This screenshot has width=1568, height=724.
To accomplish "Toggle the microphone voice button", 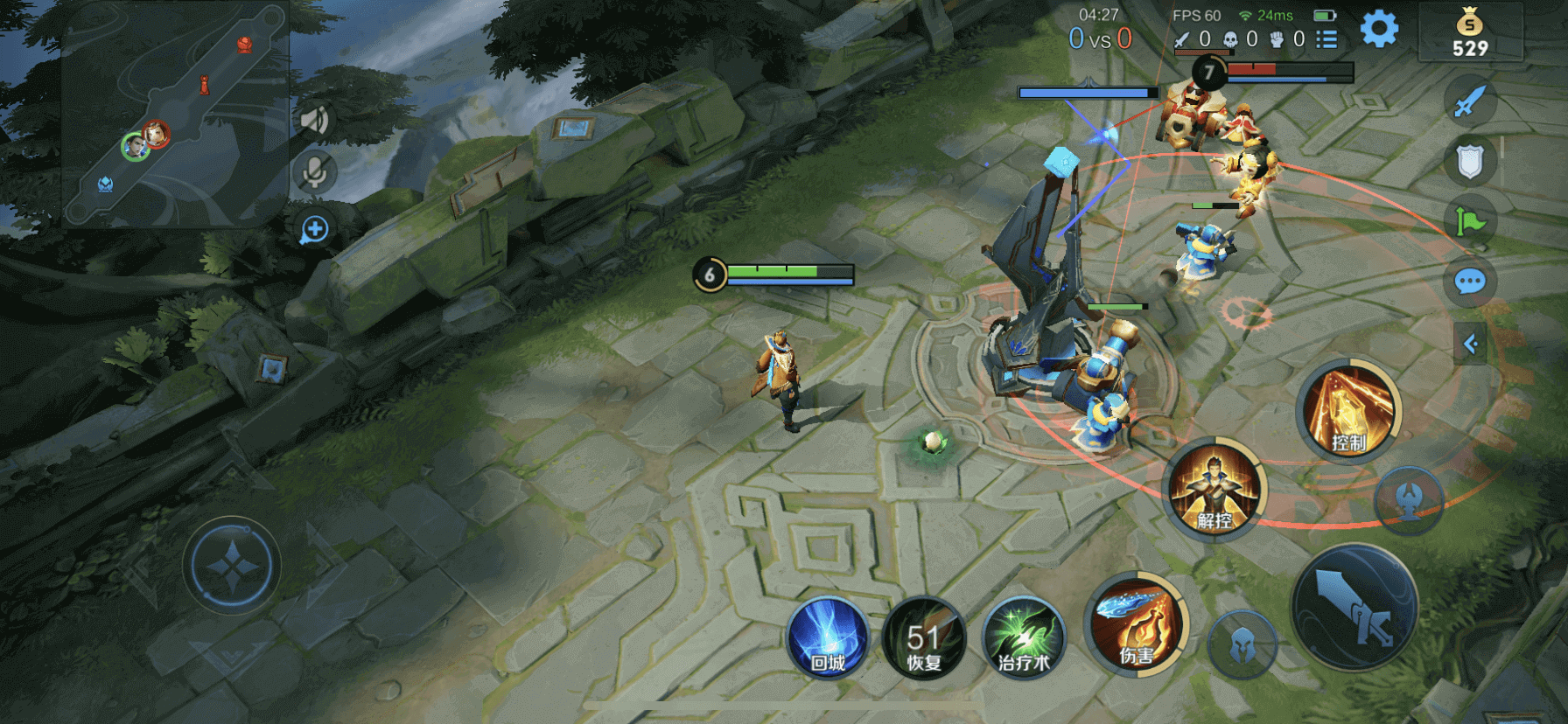I will pyautogui.click(x=314, y=172).
